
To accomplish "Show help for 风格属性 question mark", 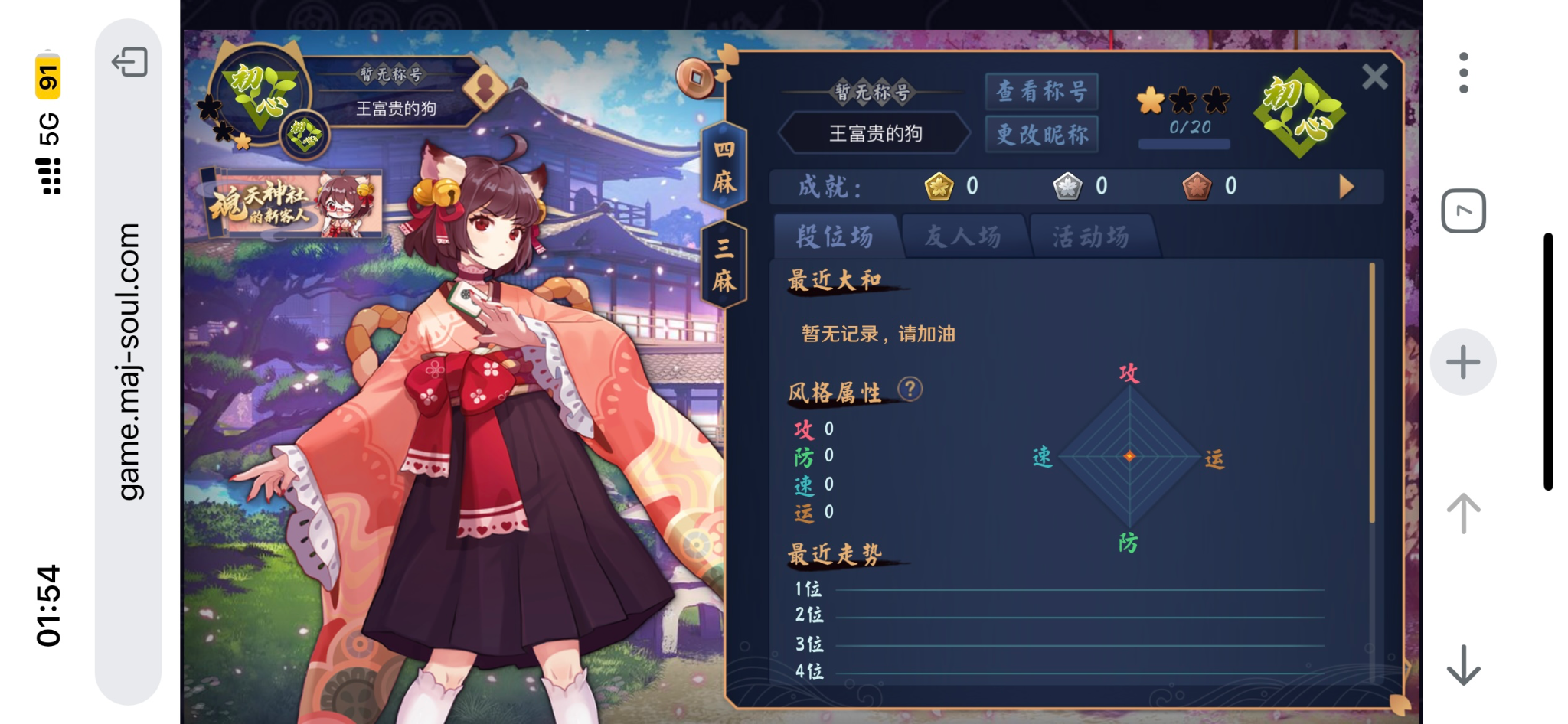I will [910, 390].
